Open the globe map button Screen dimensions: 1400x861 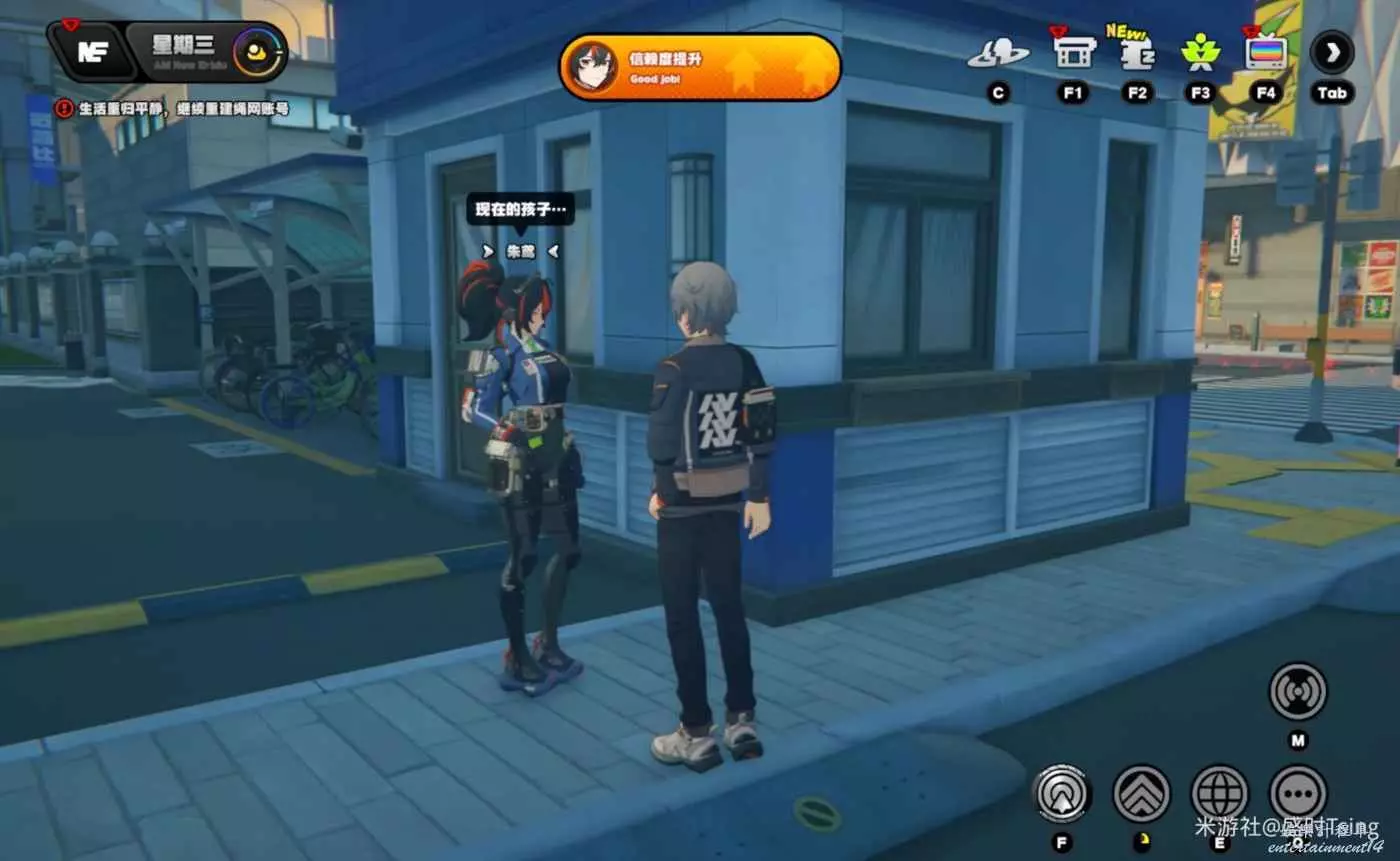click(x=1219, y=793)
